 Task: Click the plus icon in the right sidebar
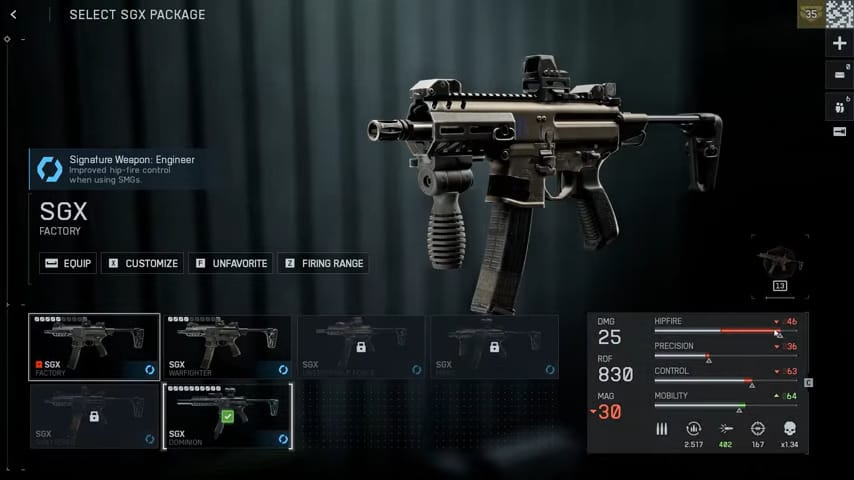[x=839, y=43]
